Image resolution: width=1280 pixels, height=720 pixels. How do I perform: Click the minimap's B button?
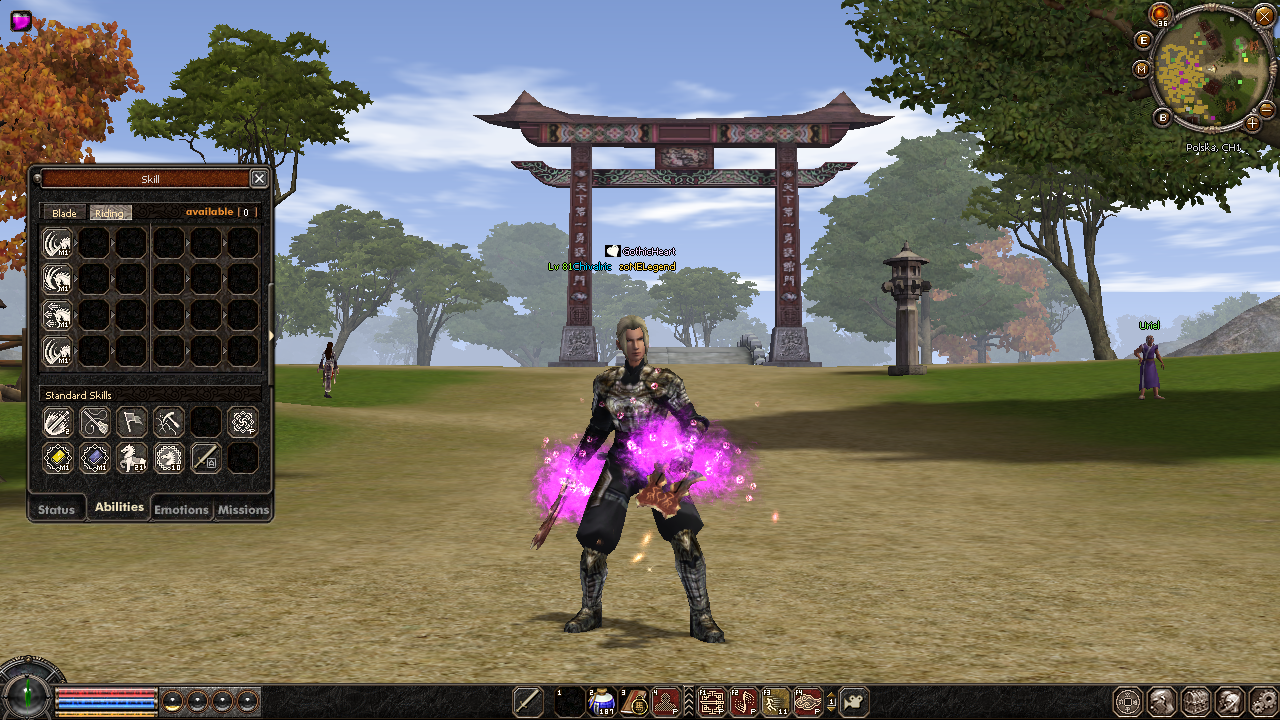pos(1163,117)
